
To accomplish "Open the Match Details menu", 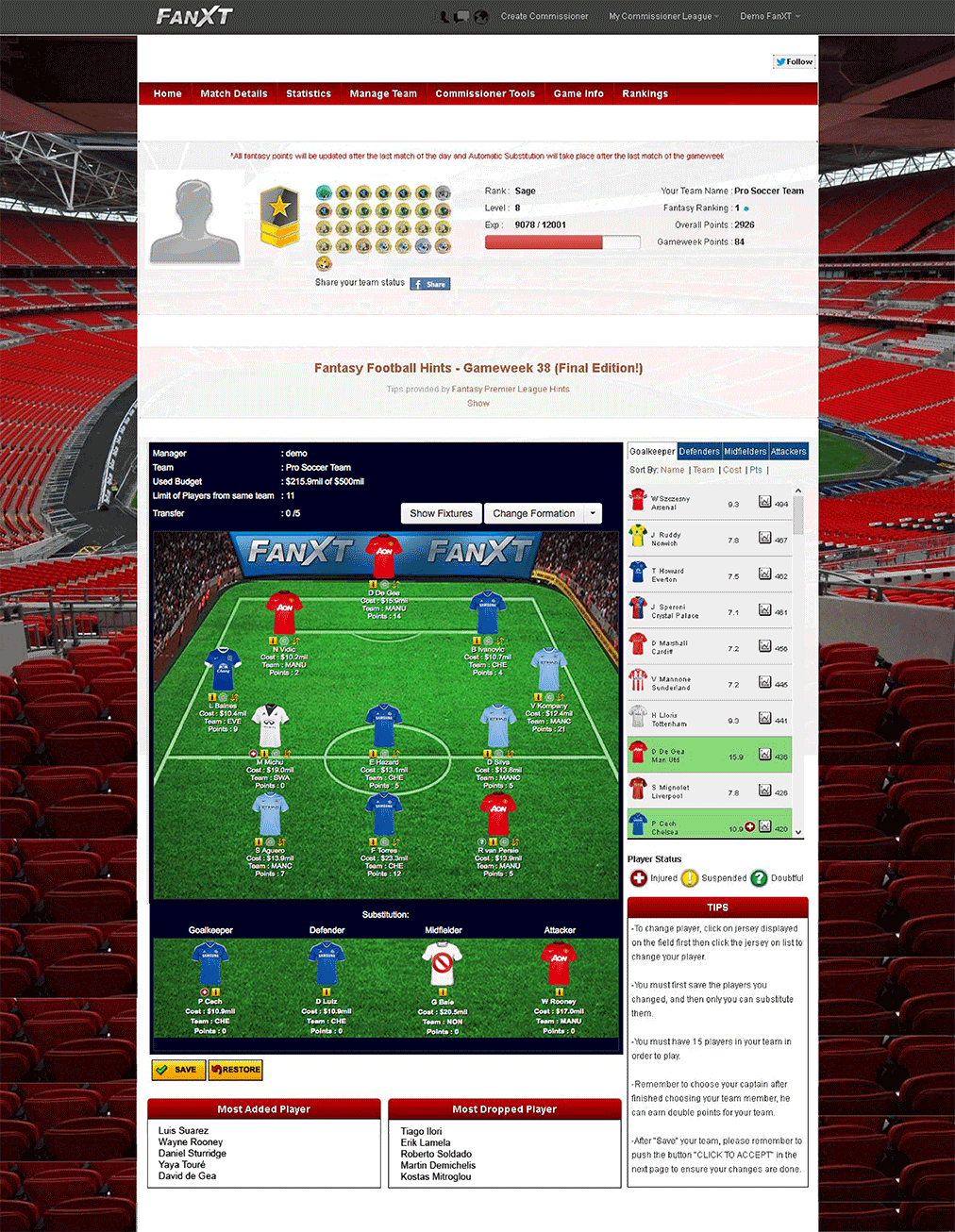I will coord(233,93).
